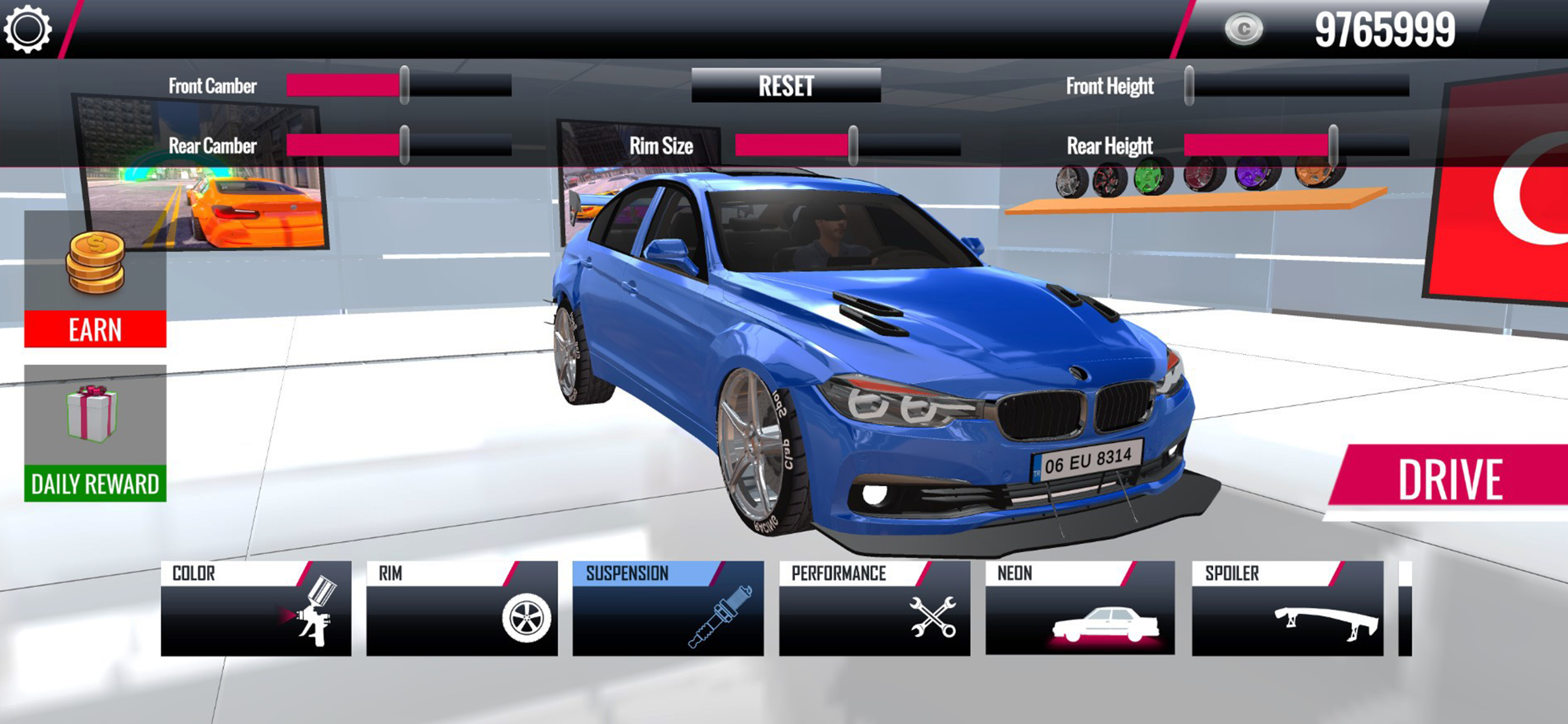Click the Front Height slider
Image resolution: width=1568 pixels, height=724 pixels.
[1189, 86]
